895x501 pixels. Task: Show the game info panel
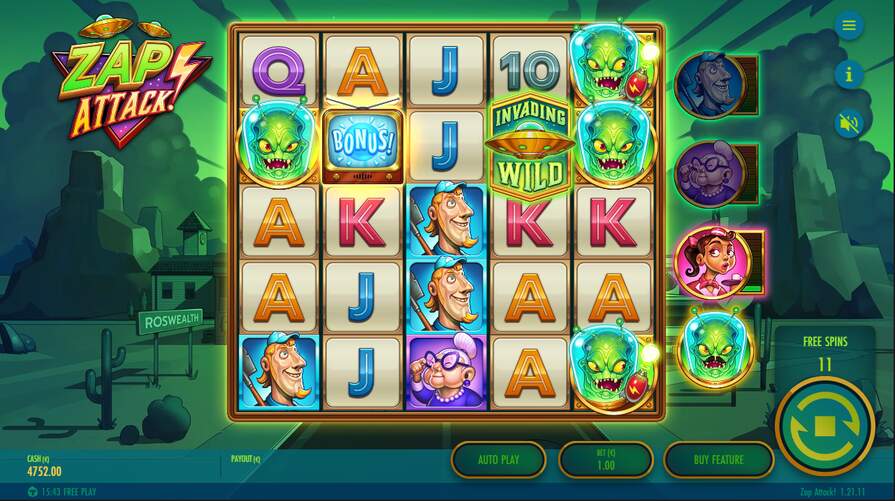tap(849, 74)
